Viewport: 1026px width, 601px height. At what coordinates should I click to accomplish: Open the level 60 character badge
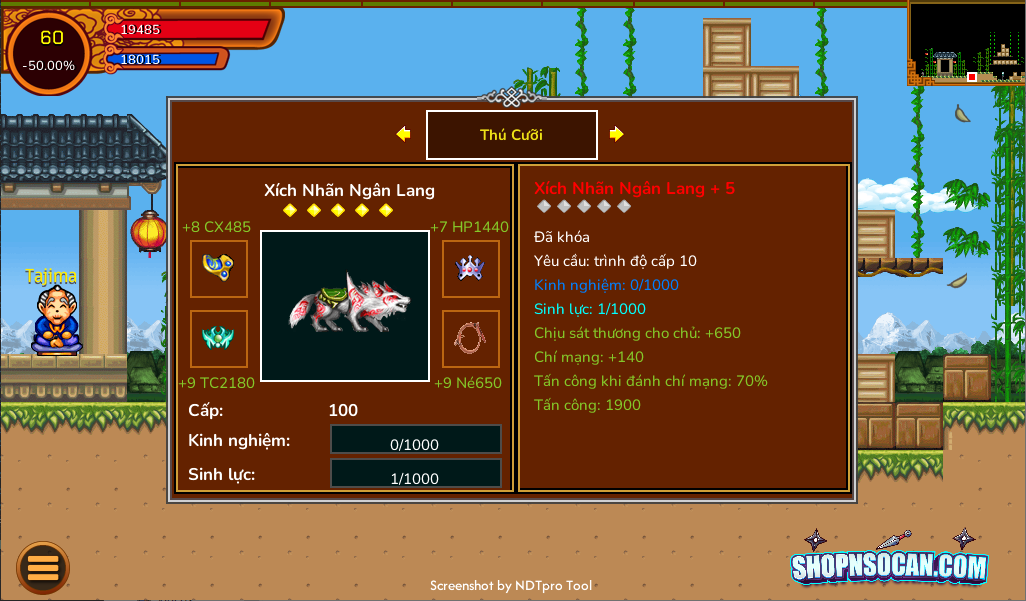click(50, 52)
